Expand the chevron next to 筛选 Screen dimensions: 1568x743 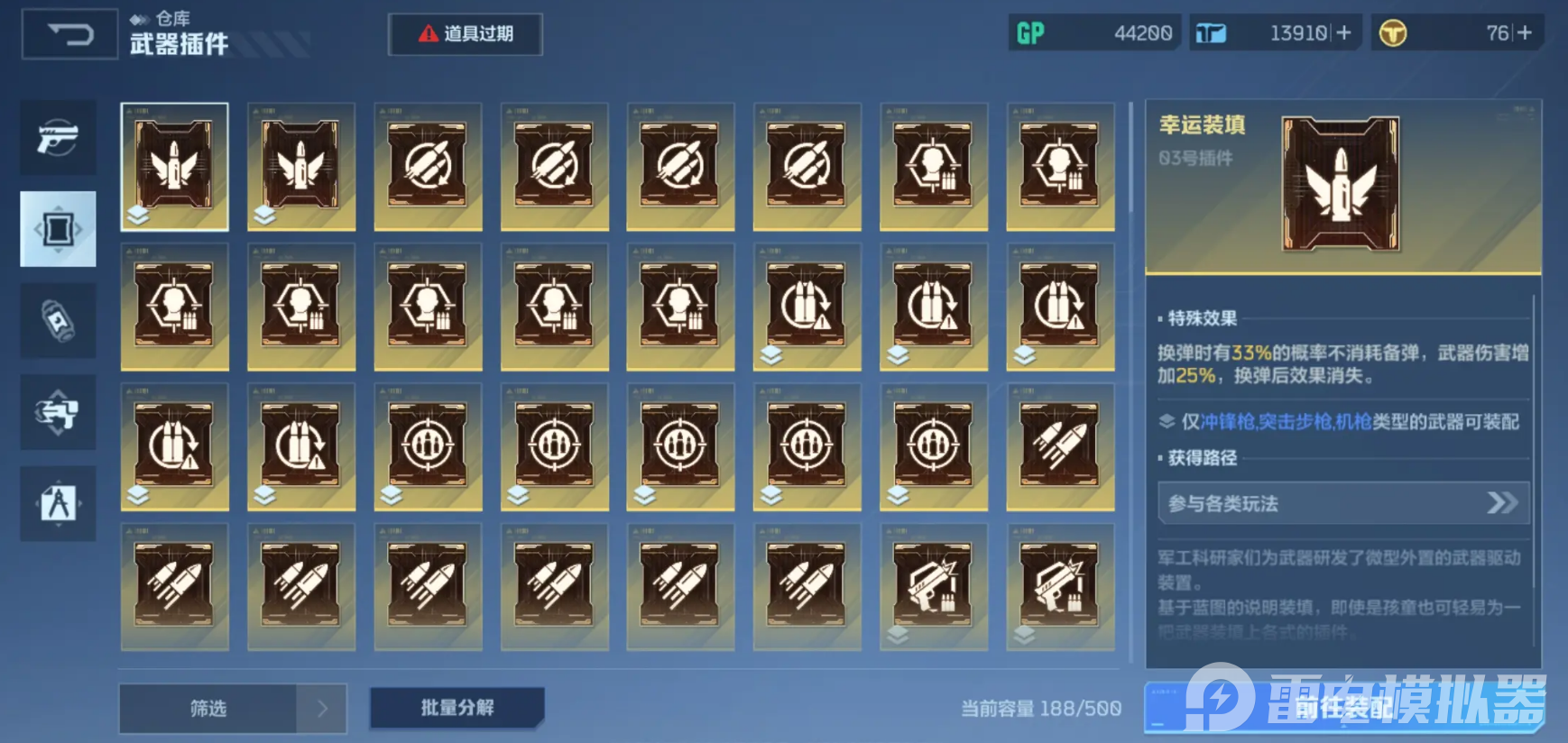point(320,709)
